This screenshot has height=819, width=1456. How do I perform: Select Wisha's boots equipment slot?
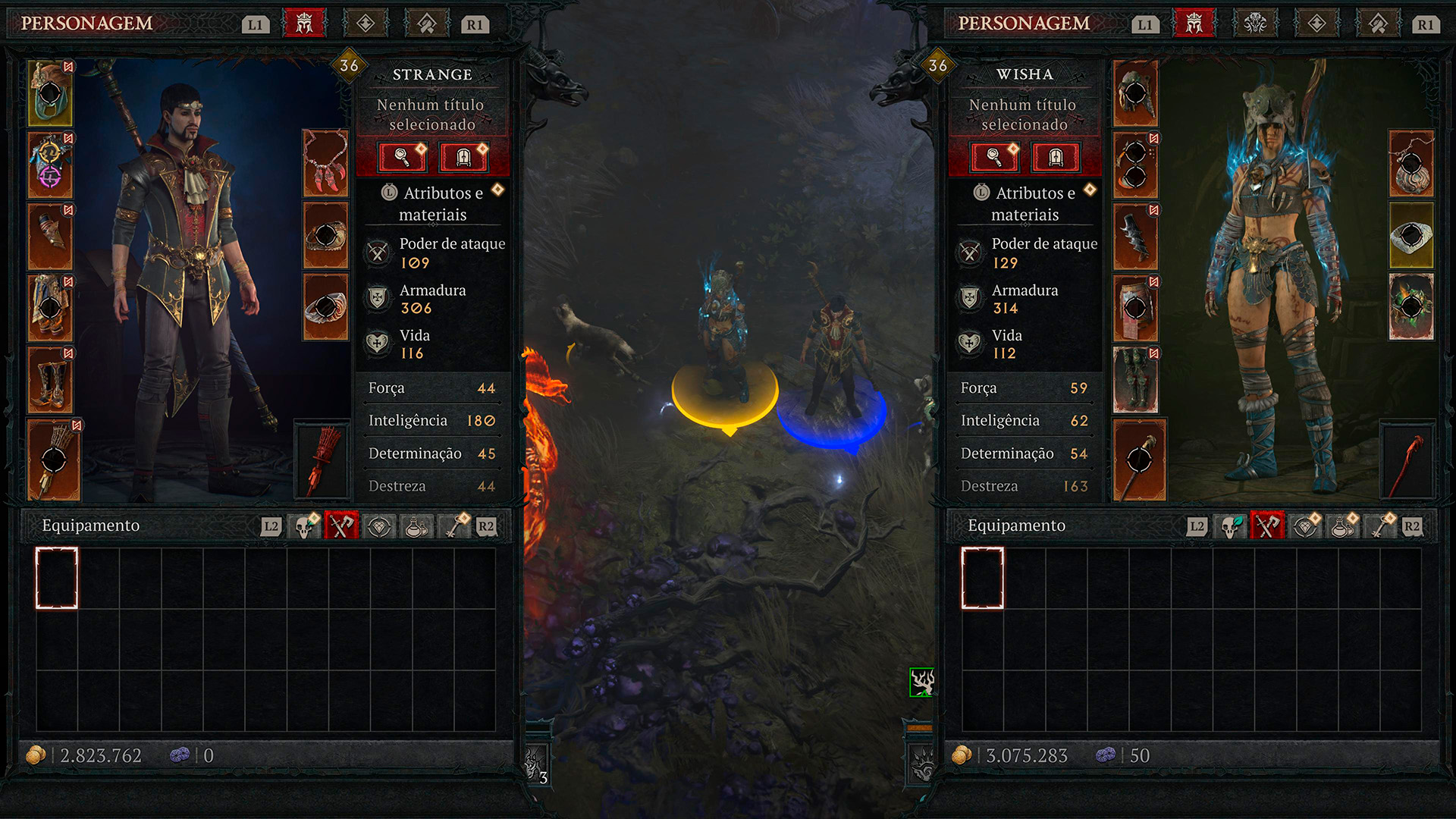(x=1135, y=379)
